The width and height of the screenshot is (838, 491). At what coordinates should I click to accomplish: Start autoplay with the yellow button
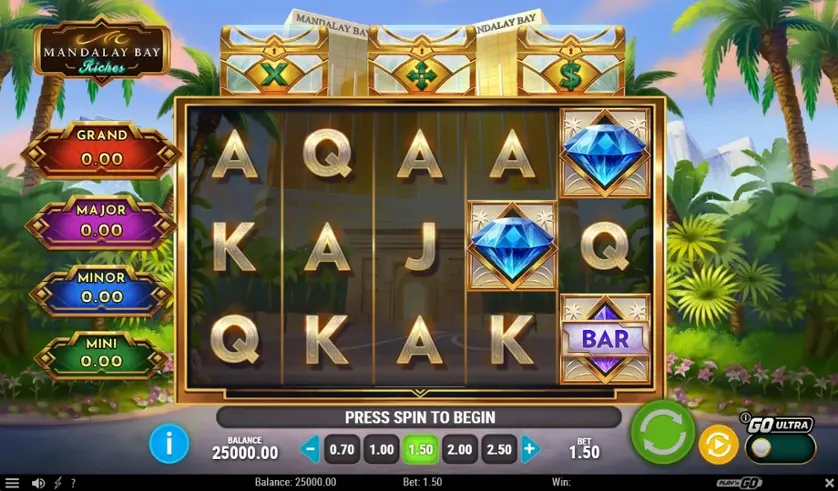pos(718,443)
